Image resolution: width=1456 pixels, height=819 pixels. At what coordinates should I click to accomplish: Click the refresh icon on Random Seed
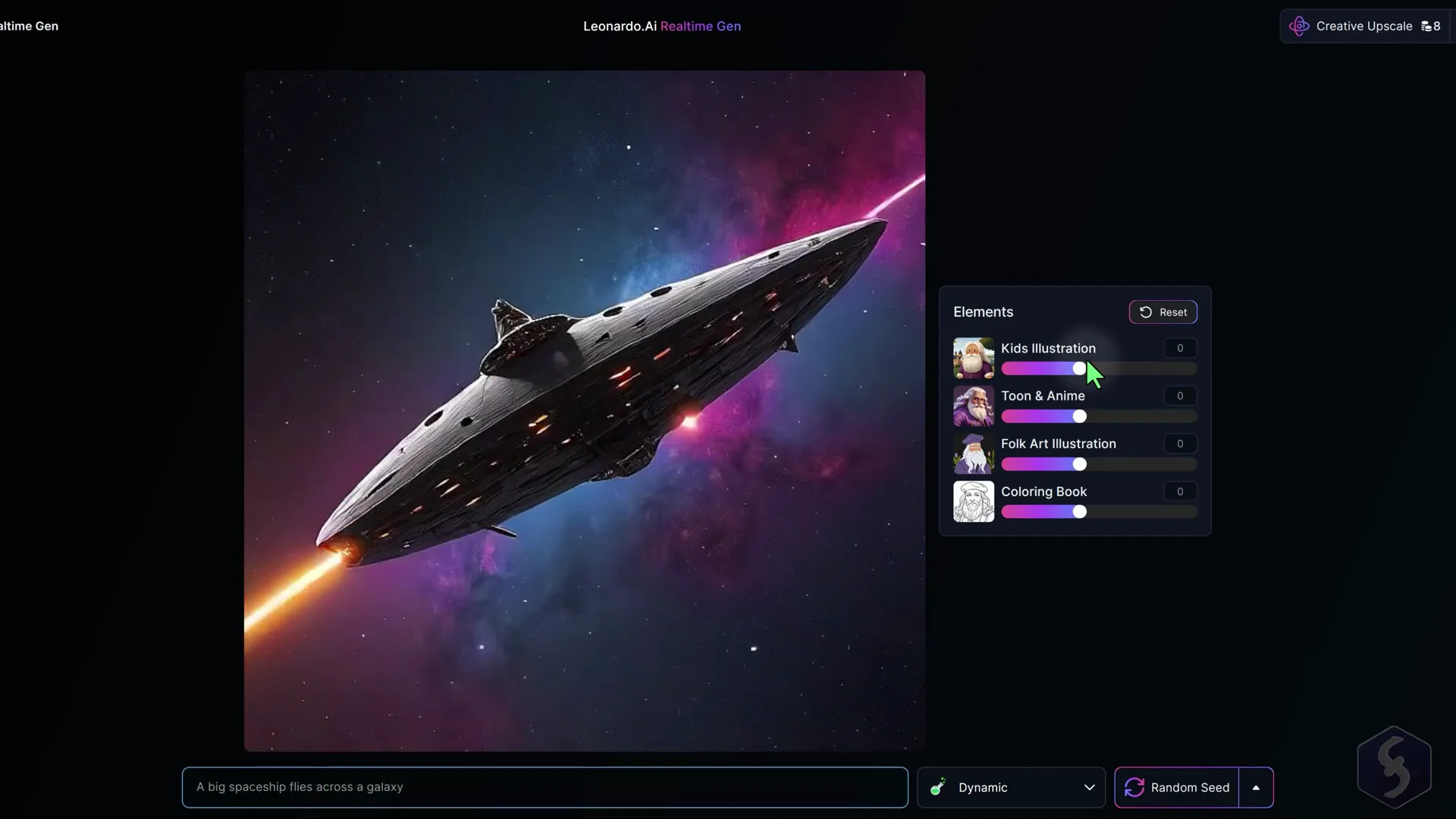(1134, 787)
